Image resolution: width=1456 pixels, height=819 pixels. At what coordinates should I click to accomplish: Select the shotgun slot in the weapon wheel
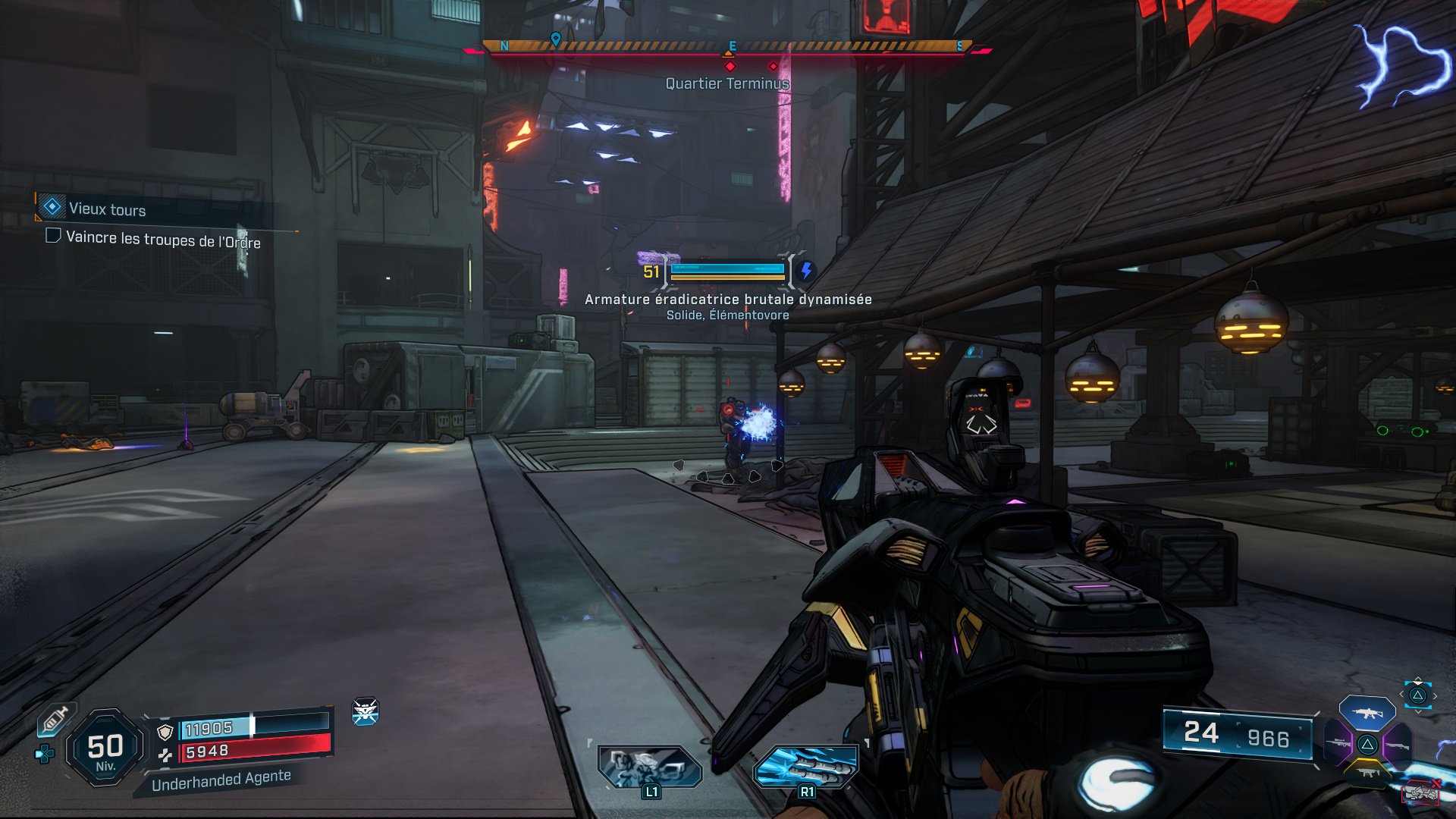(x=1397, y=745)
